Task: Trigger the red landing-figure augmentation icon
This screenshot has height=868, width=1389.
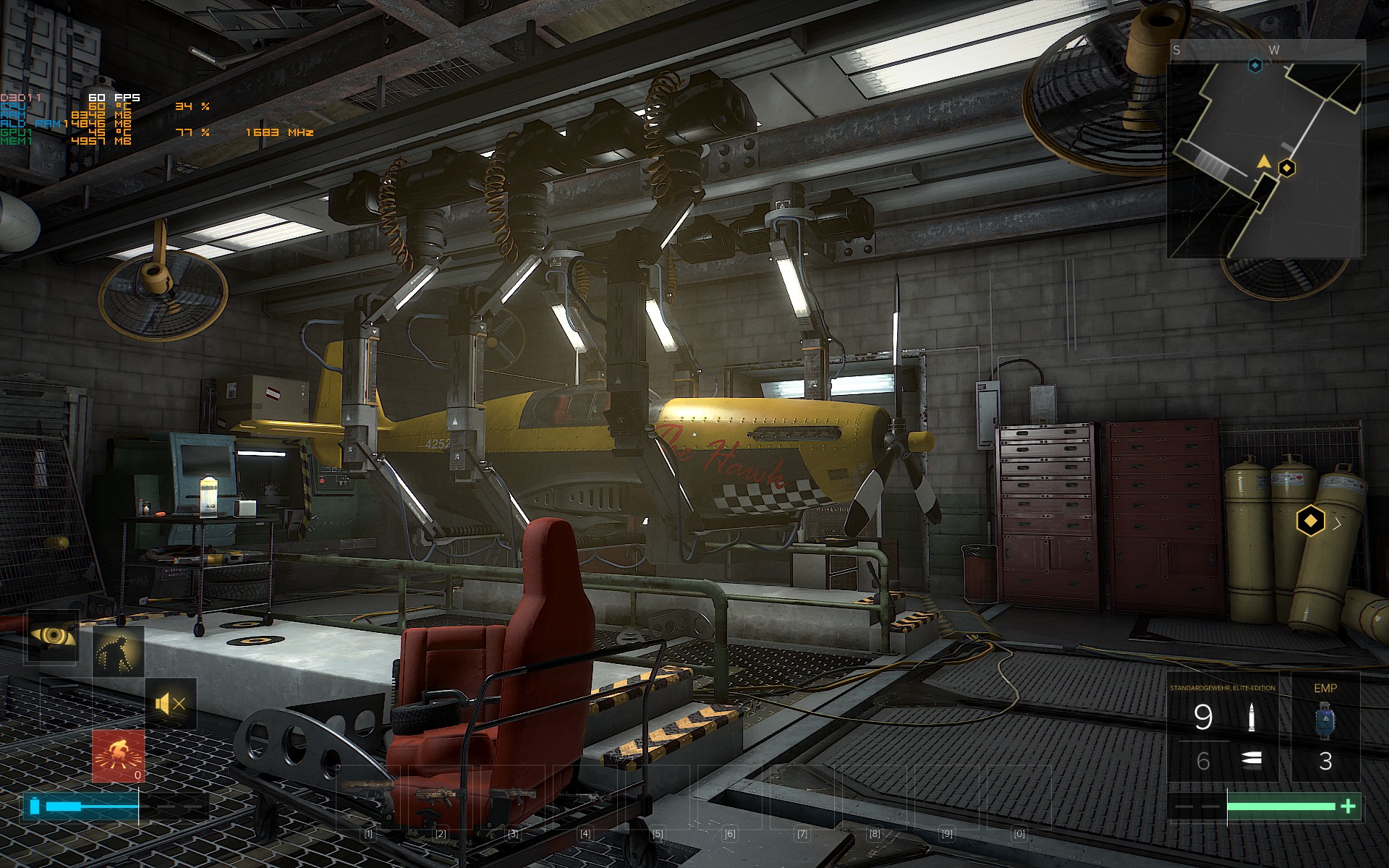Action: pos(119,754)
